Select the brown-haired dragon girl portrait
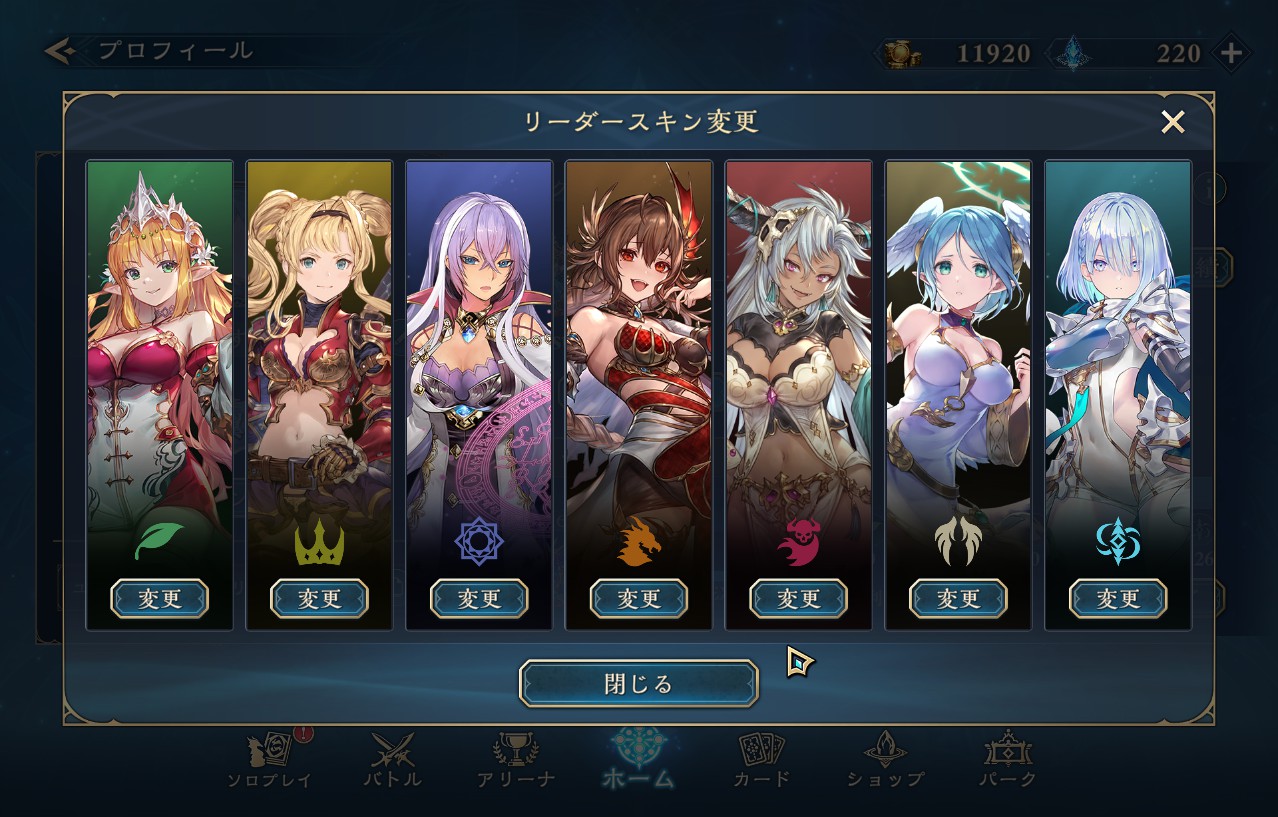The width and height of the screenshot is (1278, 817). coord(639,350)
